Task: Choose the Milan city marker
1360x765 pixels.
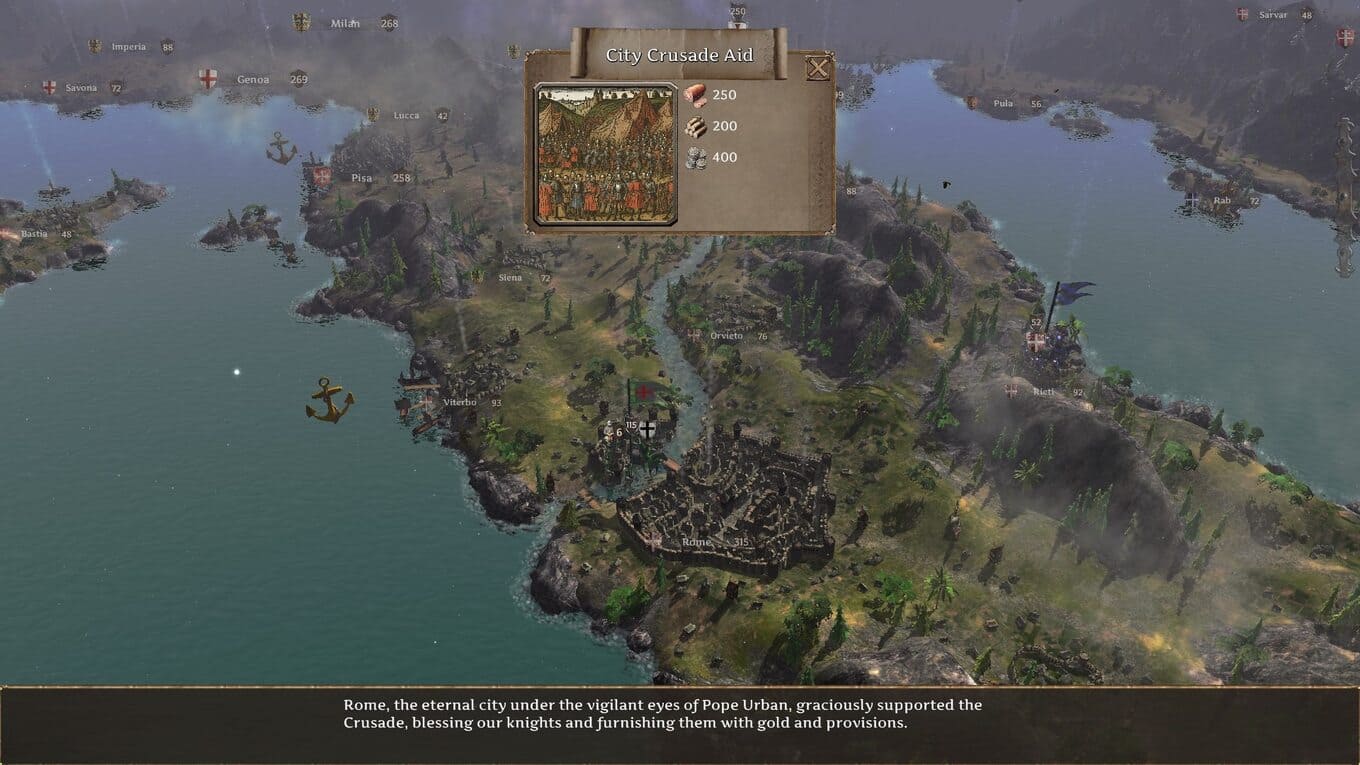Action: (x=345, y=23)
